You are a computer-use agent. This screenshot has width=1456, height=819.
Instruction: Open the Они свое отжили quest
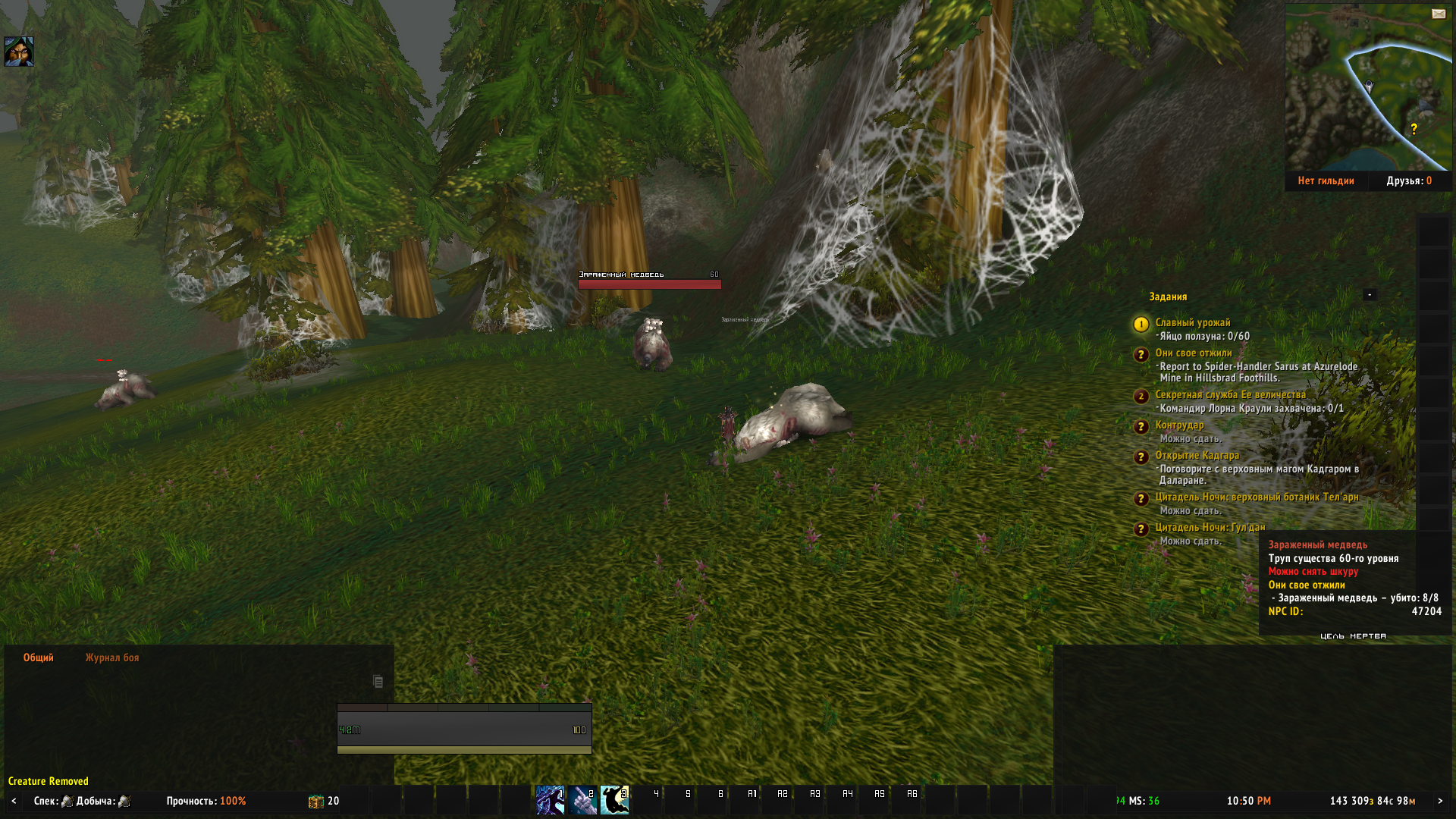(x=1193, y=353)
